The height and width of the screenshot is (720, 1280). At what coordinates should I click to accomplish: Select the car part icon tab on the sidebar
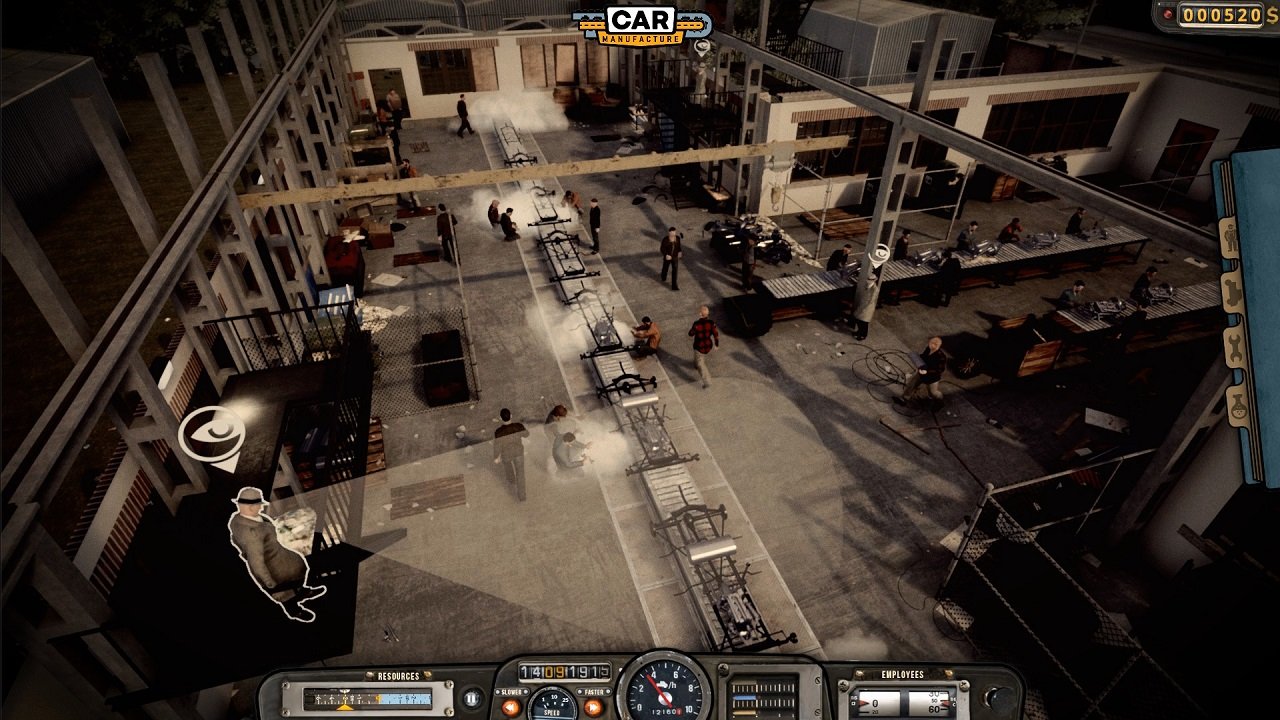pos(1233,291)
